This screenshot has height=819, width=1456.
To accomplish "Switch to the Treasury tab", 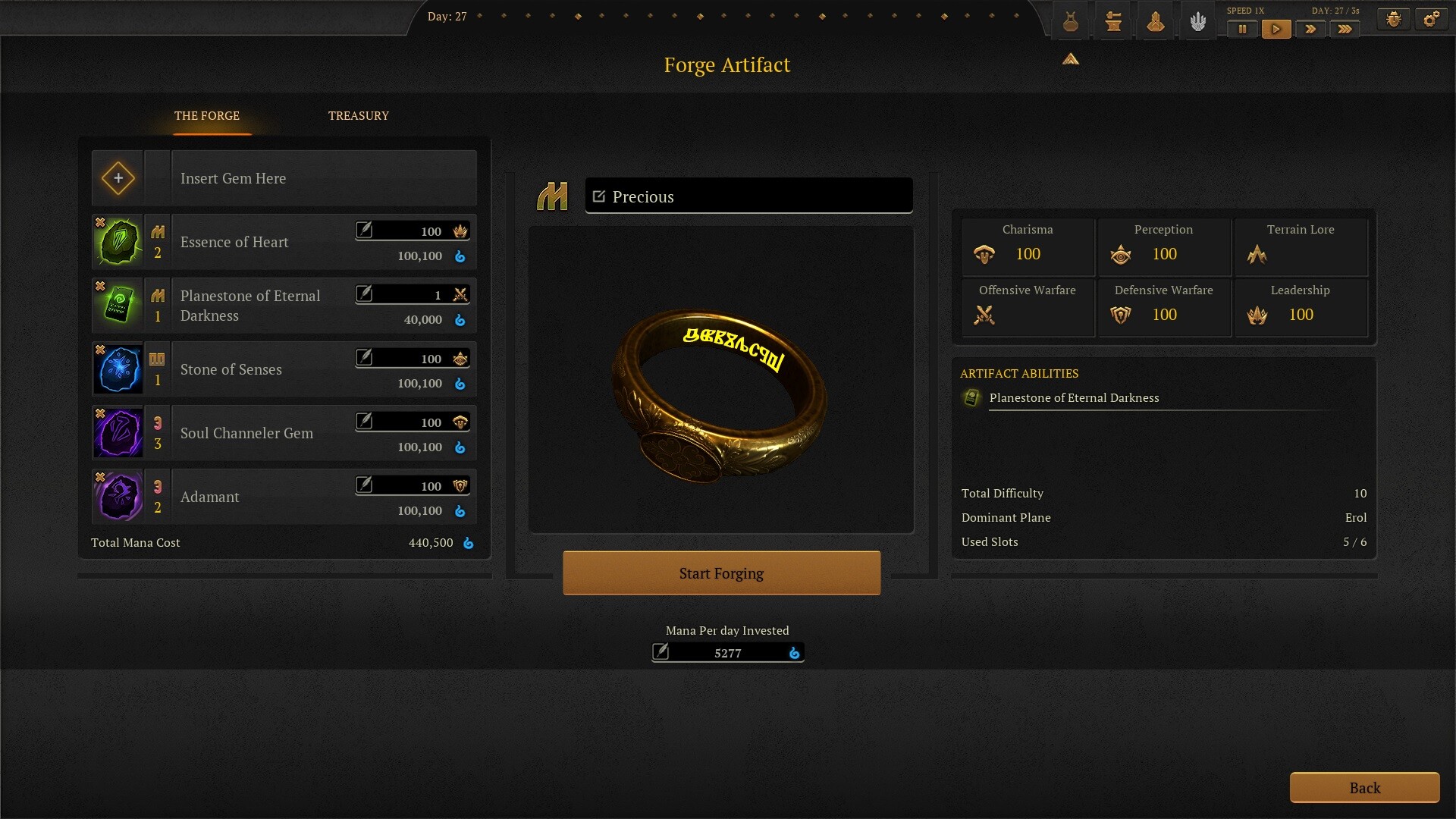I will click(x=358, y=115).
